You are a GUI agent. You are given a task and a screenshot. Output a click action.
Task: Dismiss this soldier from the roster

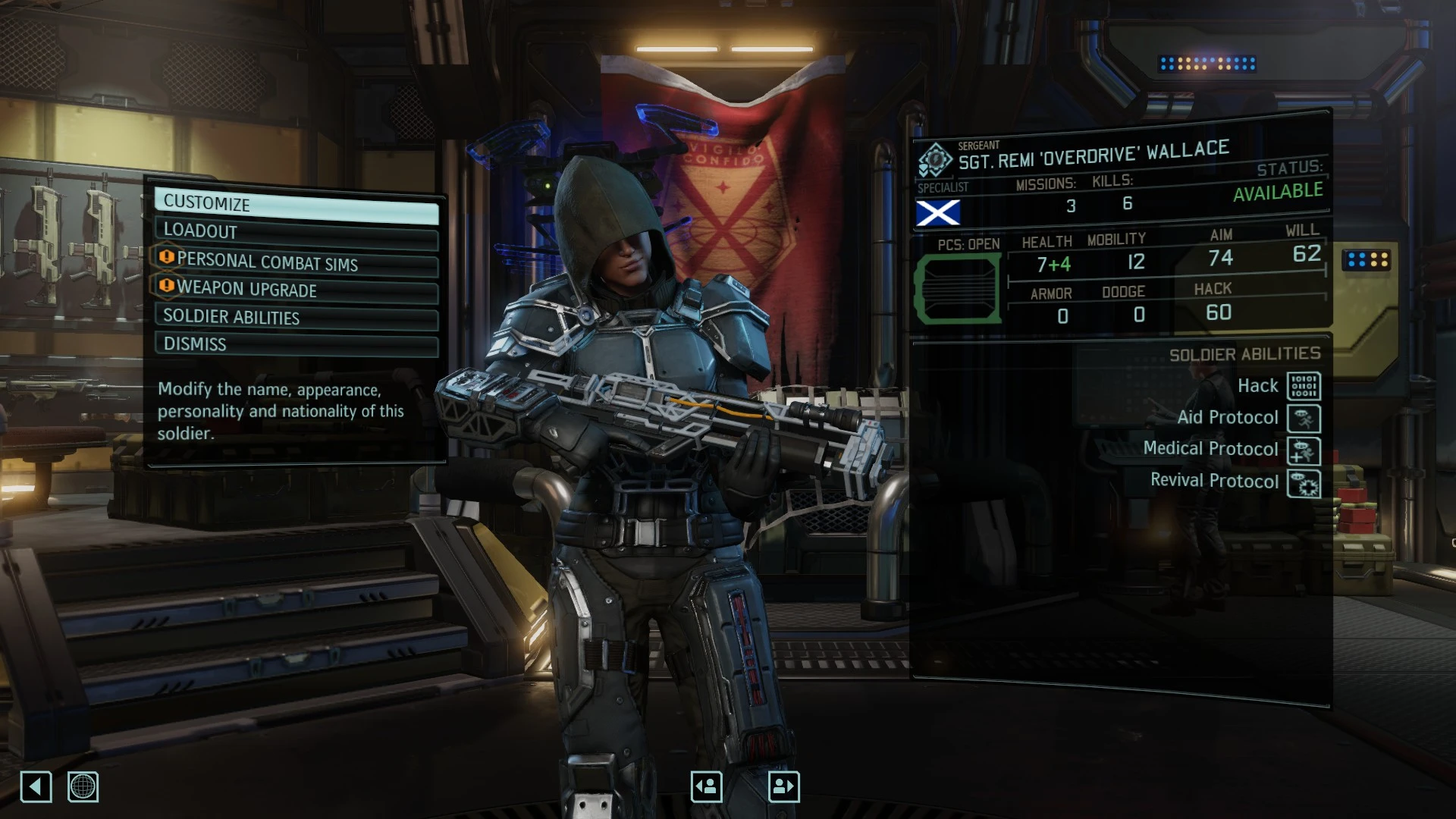296,345
